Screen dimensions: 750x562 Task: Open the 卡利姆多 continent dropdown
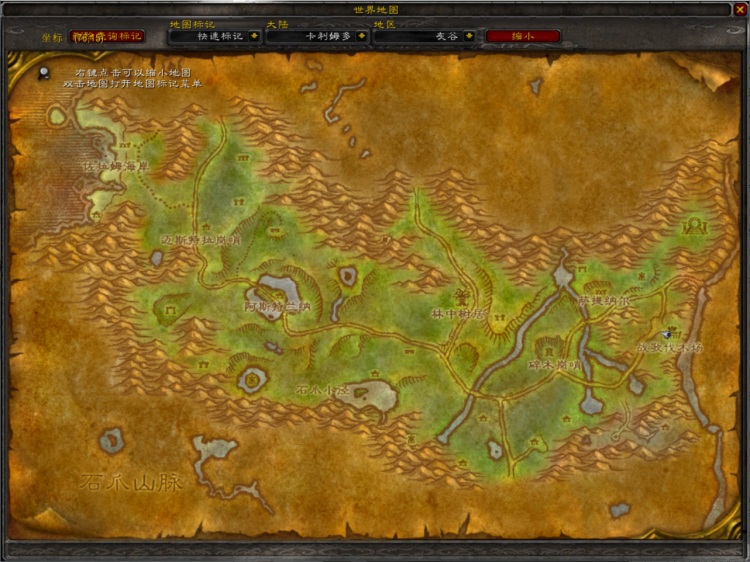362,36
